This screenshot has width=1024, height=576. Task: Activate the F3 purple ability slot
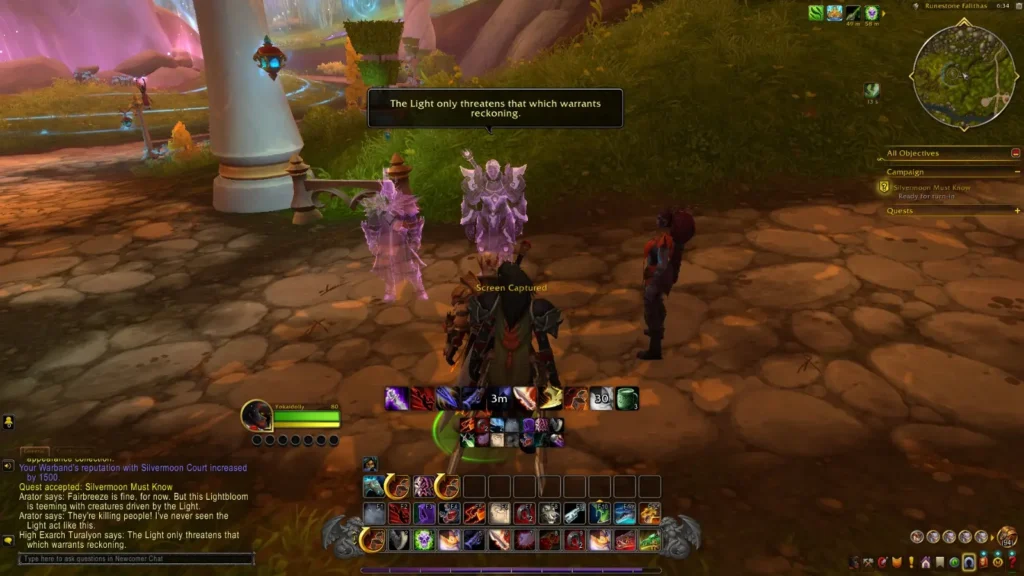(x=423, y=513)
